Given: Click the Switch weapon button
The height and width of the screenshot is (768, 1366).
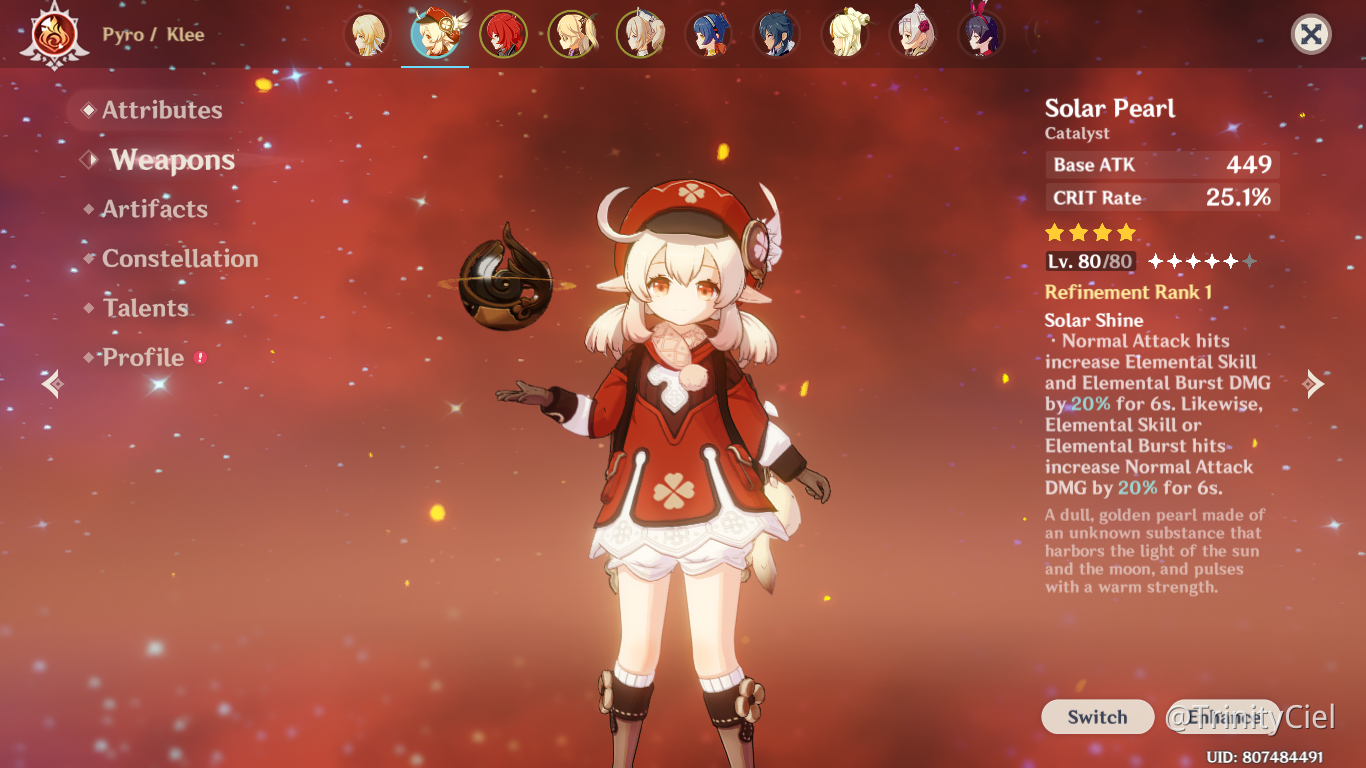Looking at the screenshot, I should 1097,717.
